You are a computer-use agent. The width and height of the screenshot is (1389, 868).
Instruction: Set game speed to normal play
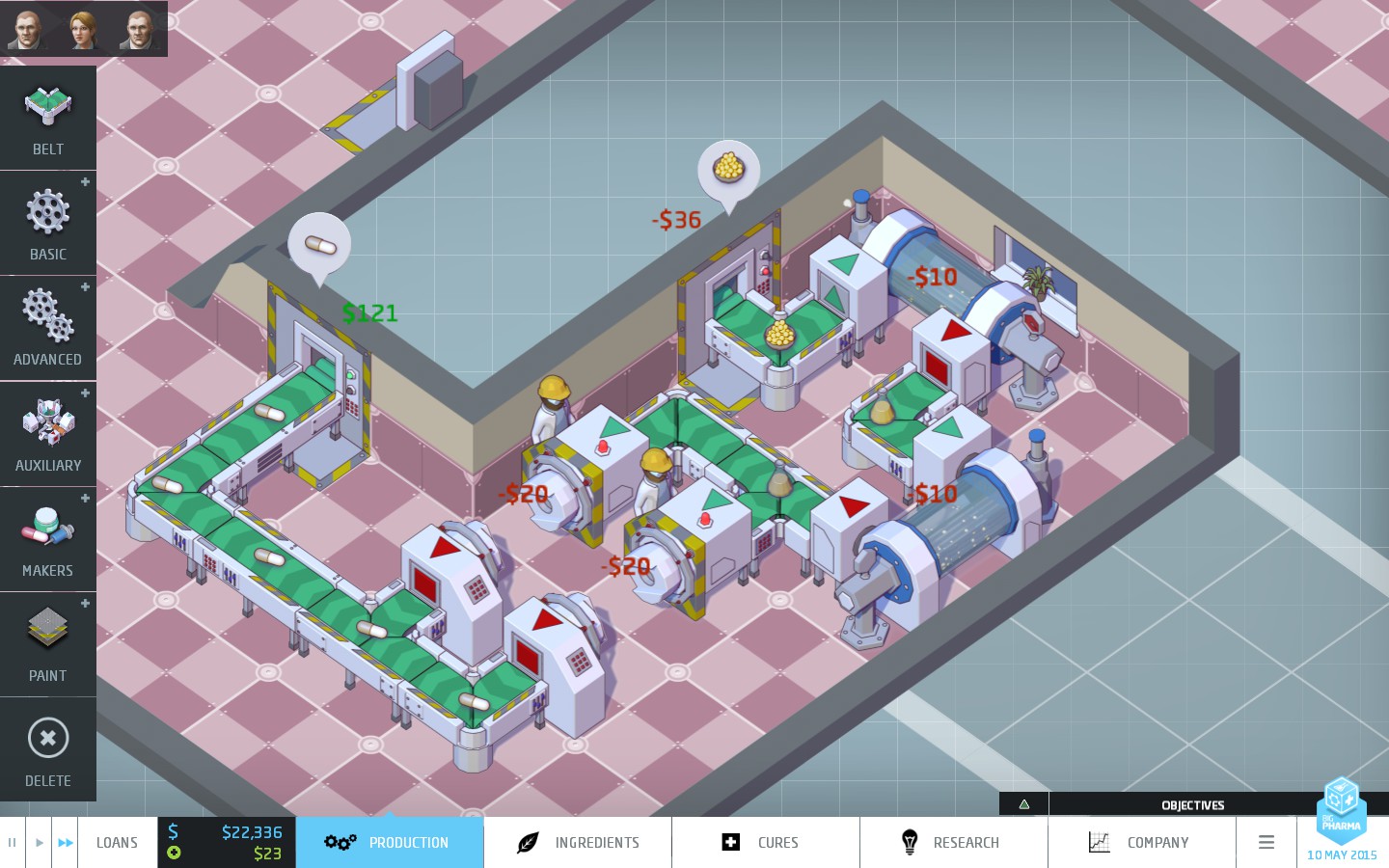[x=39, y=843]
